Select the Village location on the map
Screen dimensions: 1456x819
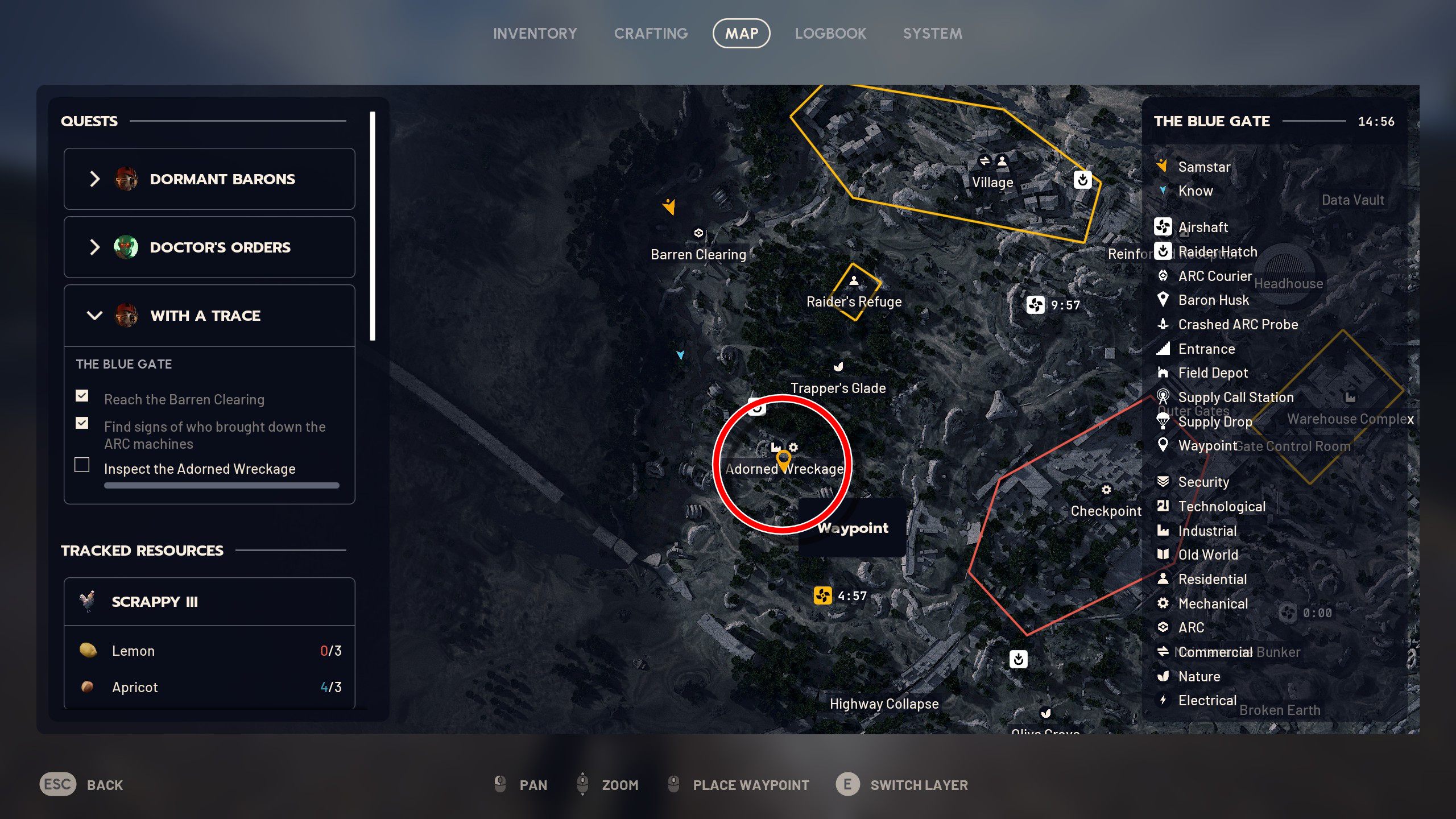(992, 183)
